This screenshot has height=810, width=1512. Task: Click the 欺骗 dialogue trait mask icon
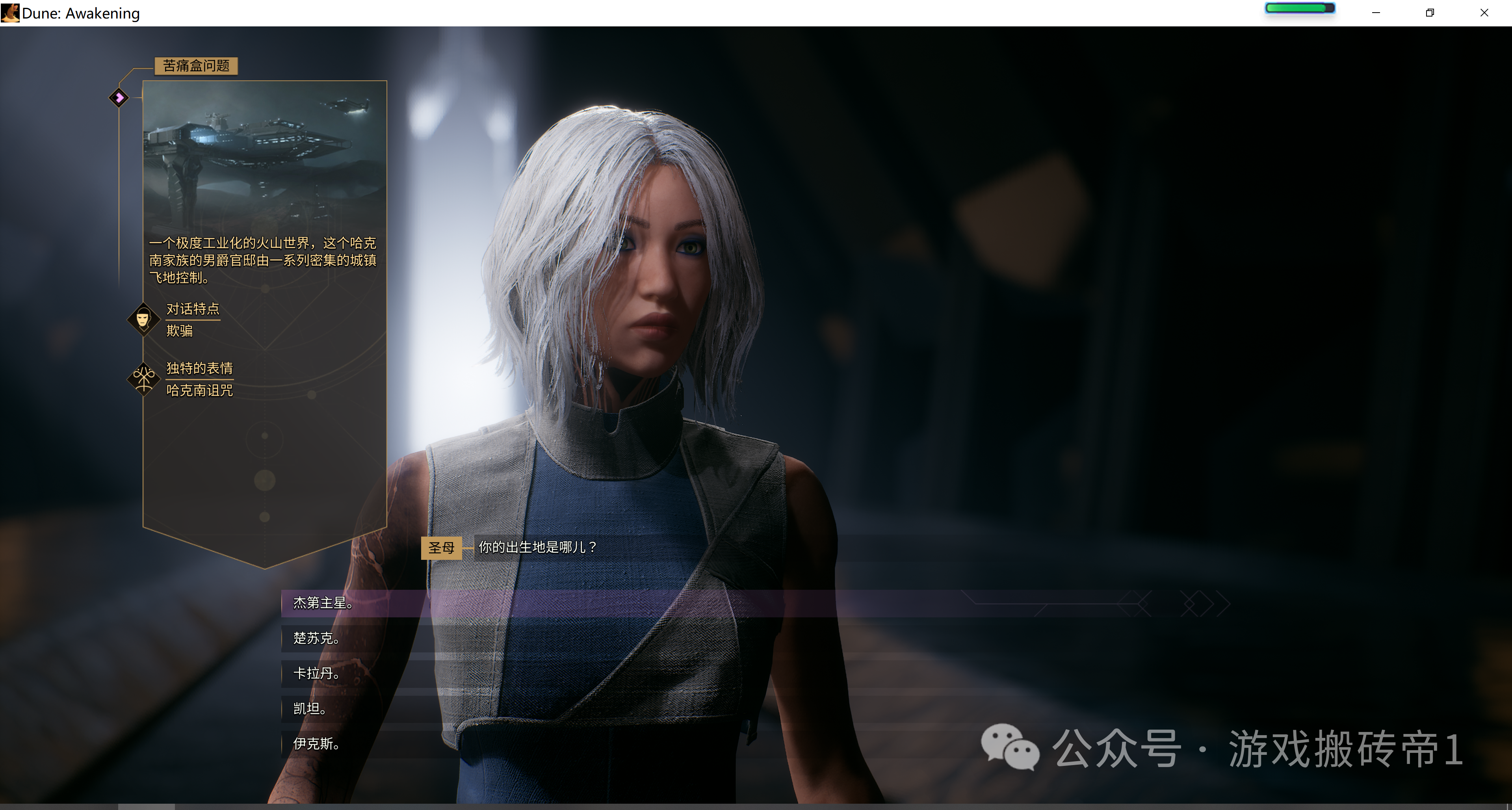coord(143,319)
